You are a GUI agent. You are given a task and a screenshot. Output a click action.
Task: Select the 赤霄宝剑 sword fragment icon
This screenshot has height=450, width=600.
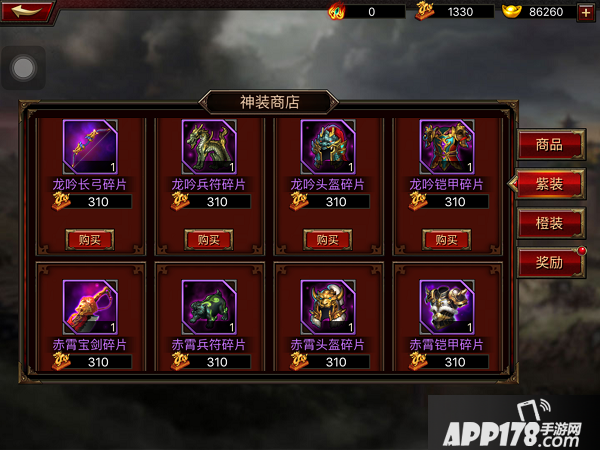(x=90, y=306)
